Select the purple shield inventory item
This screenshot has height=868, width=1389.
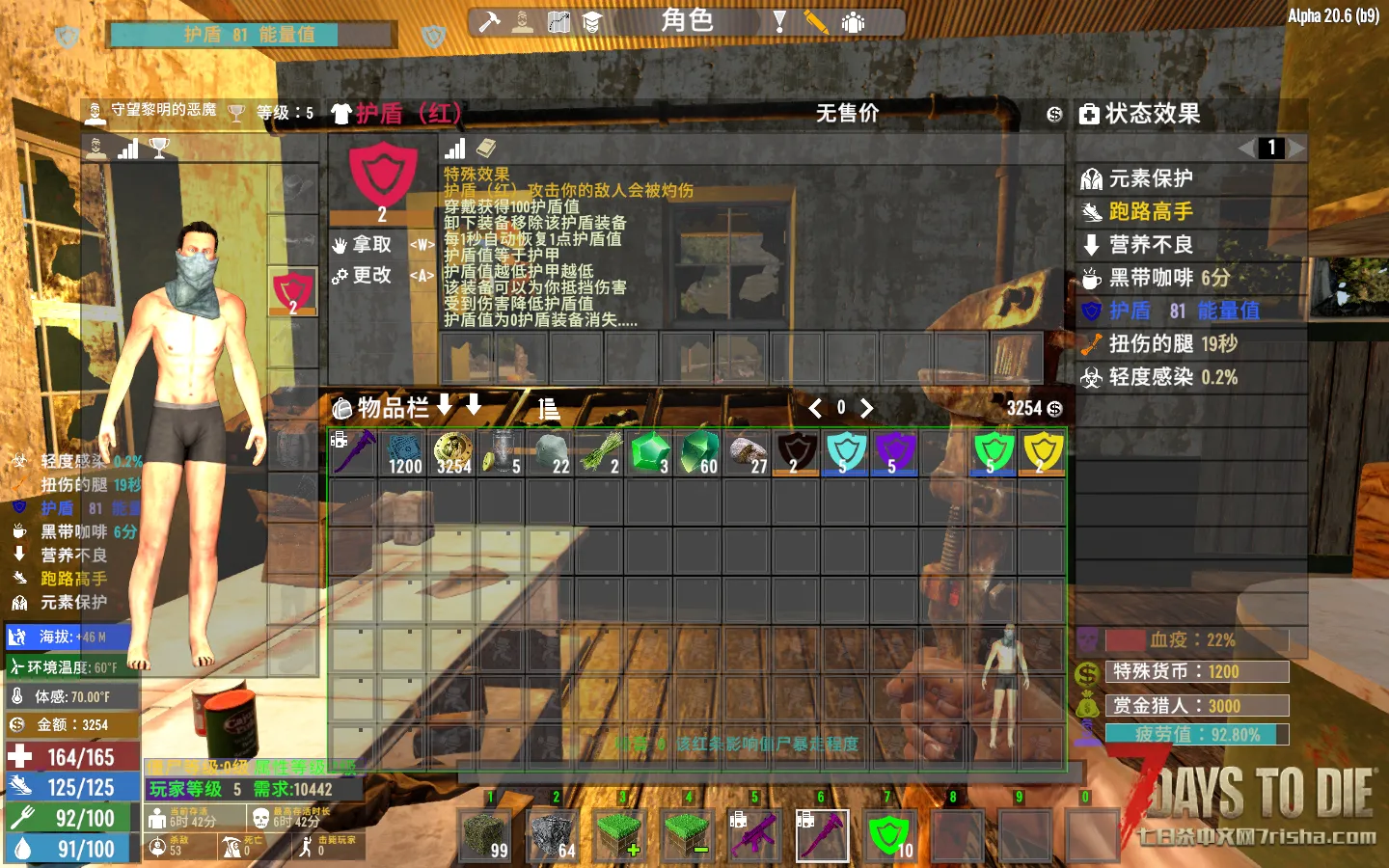[x=894, y=452]
